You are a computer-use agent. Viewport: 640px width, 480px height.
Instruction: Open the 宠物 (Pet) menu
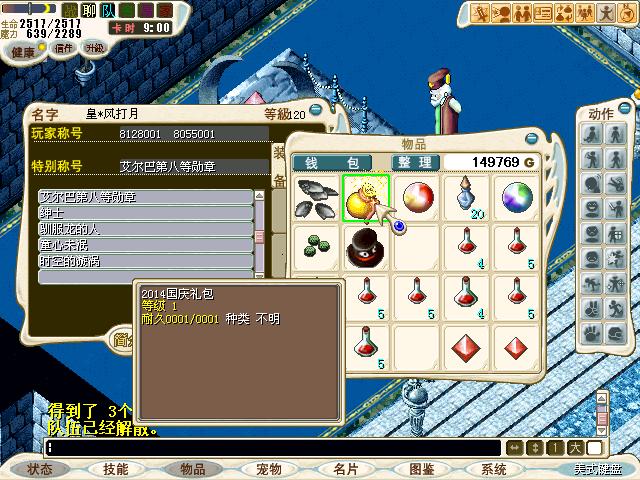click(x=268, y=468)
